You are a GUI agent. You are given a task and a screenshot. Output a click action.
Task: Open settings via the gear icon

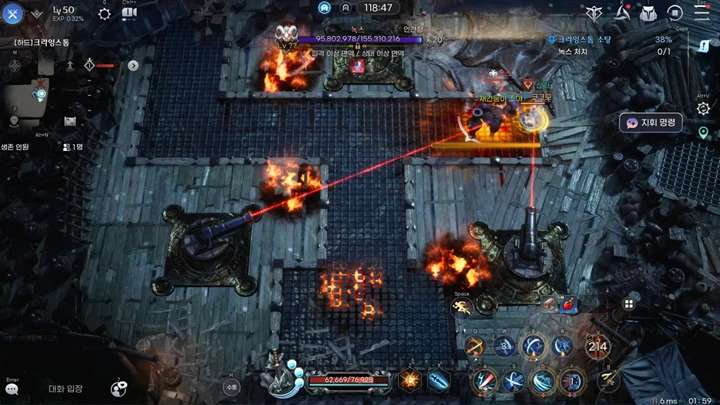coord(104,14)
